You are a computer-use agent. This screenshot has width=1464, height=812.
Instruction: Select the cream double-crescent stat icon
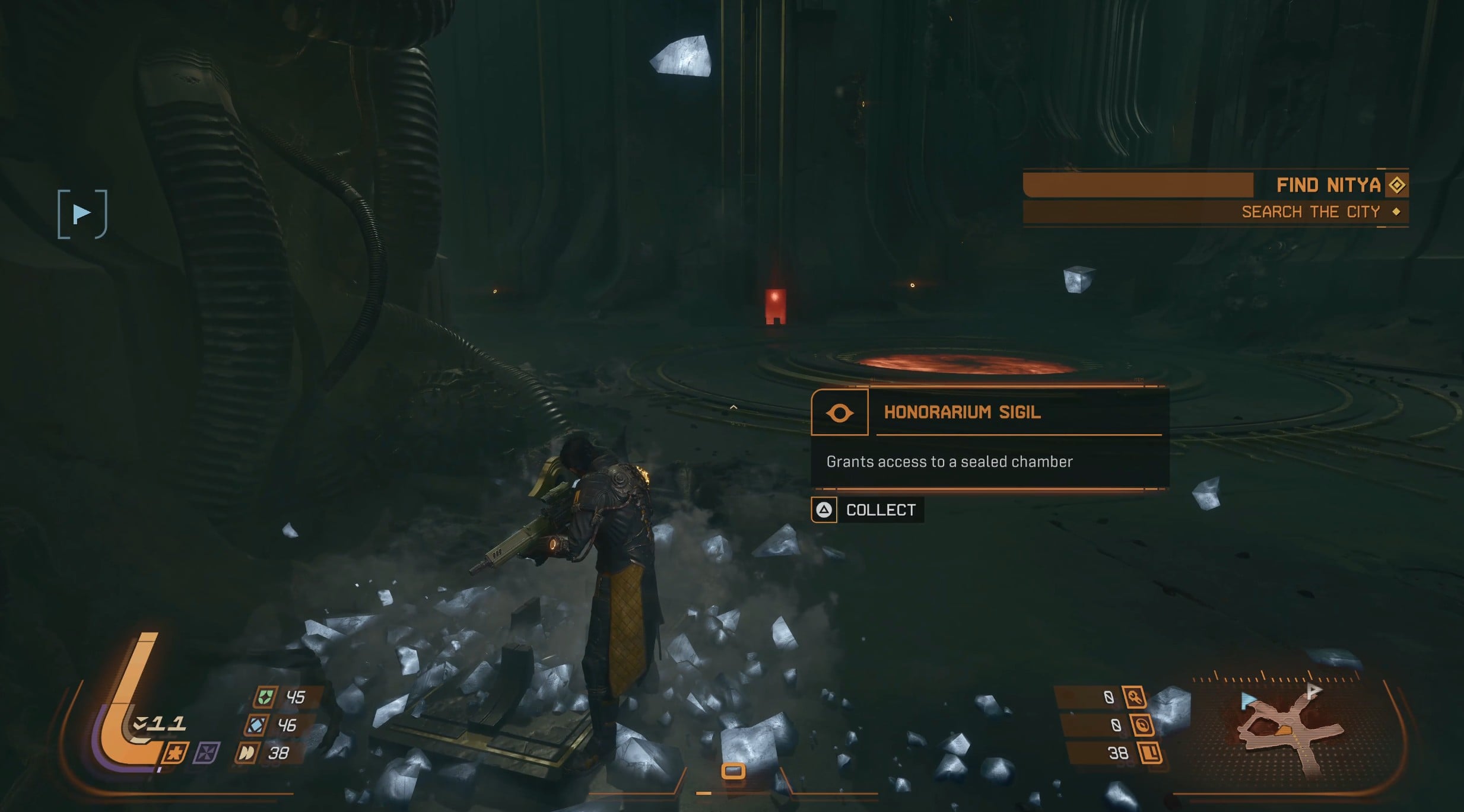pyautogui.click(x=246, y=753)
